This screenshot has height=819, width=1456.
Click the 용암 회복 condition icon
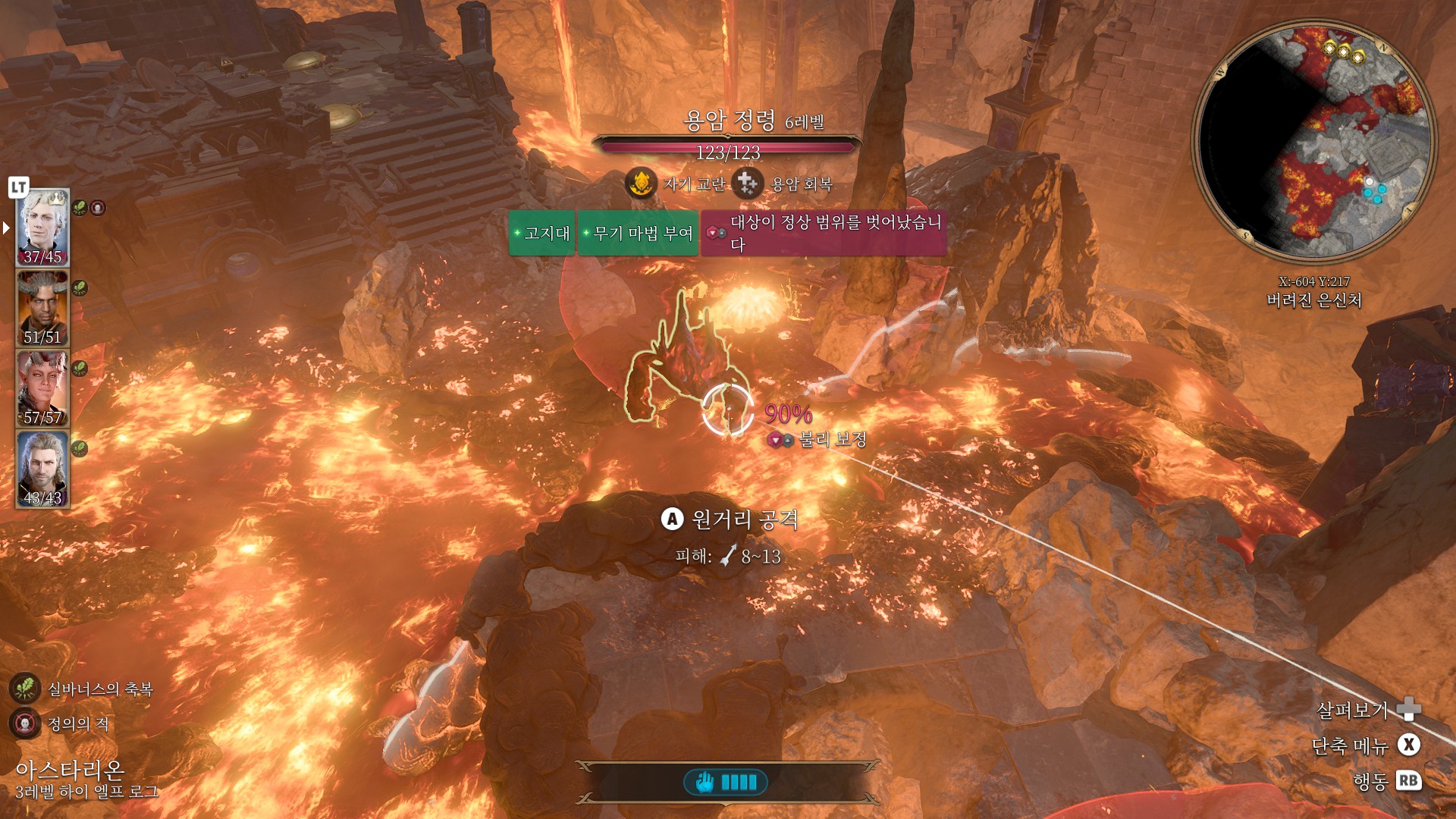[x=748, y=184]
